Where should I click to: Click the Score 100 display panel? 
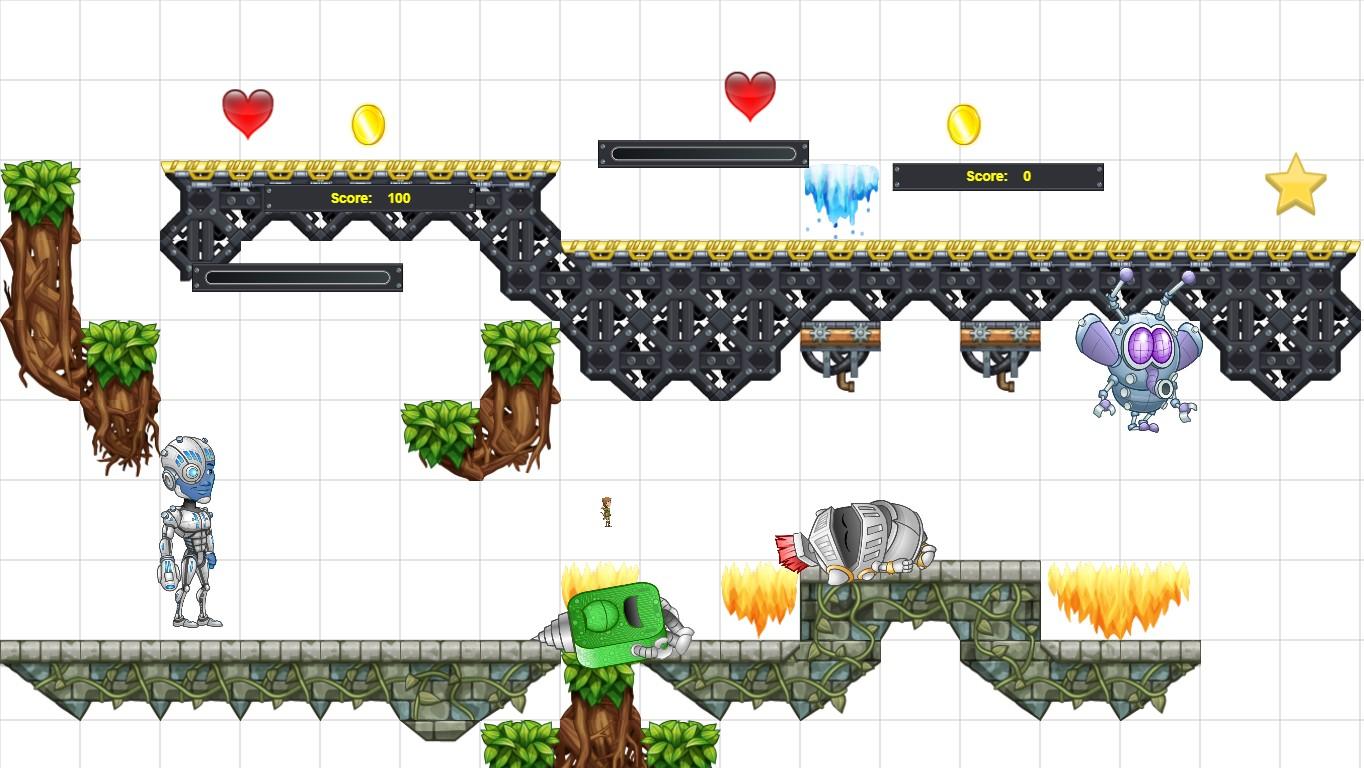point(370,198)
